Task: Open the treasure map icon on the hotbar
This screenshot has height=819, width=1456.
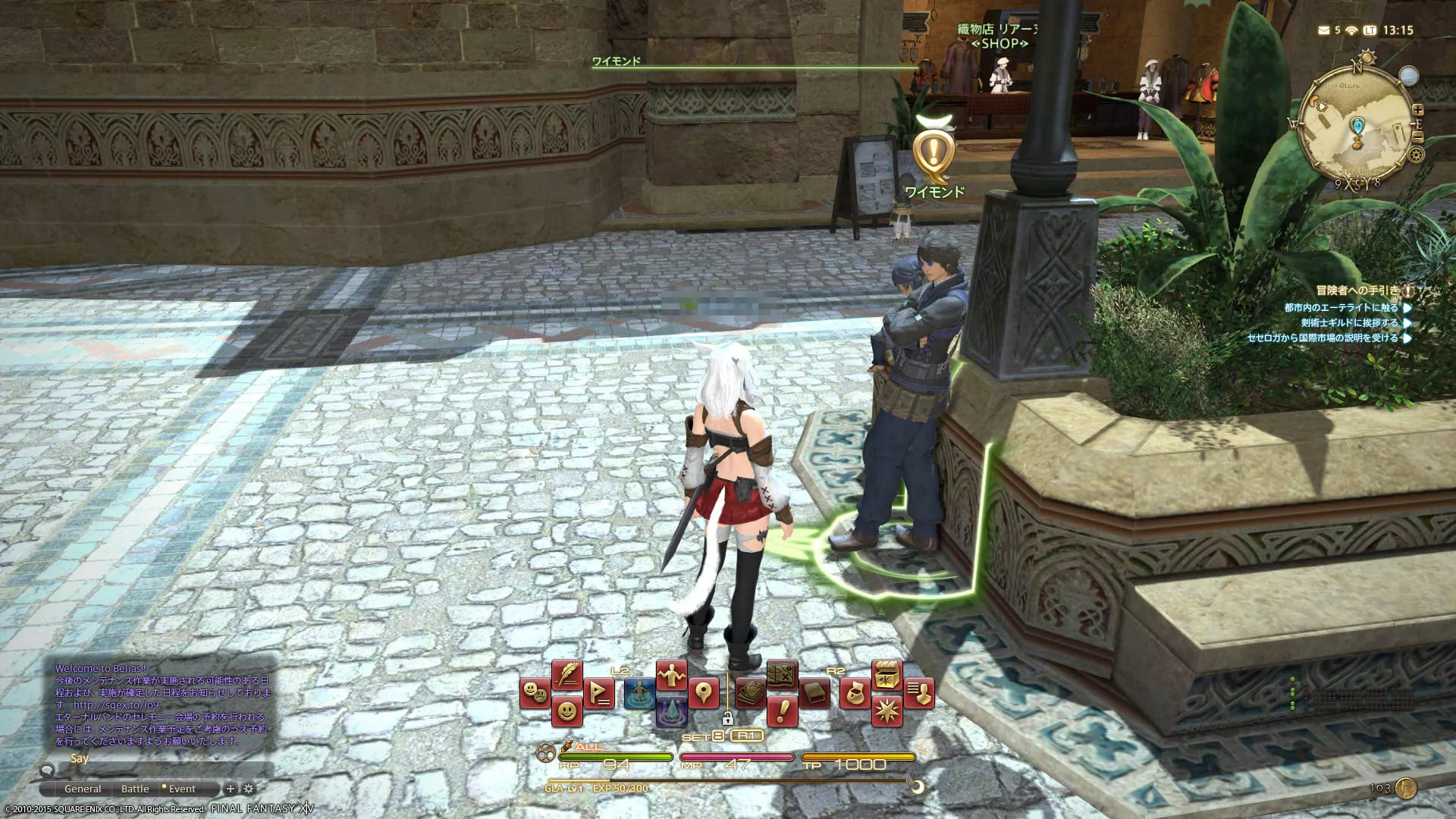Action: (x=781, y=674)
